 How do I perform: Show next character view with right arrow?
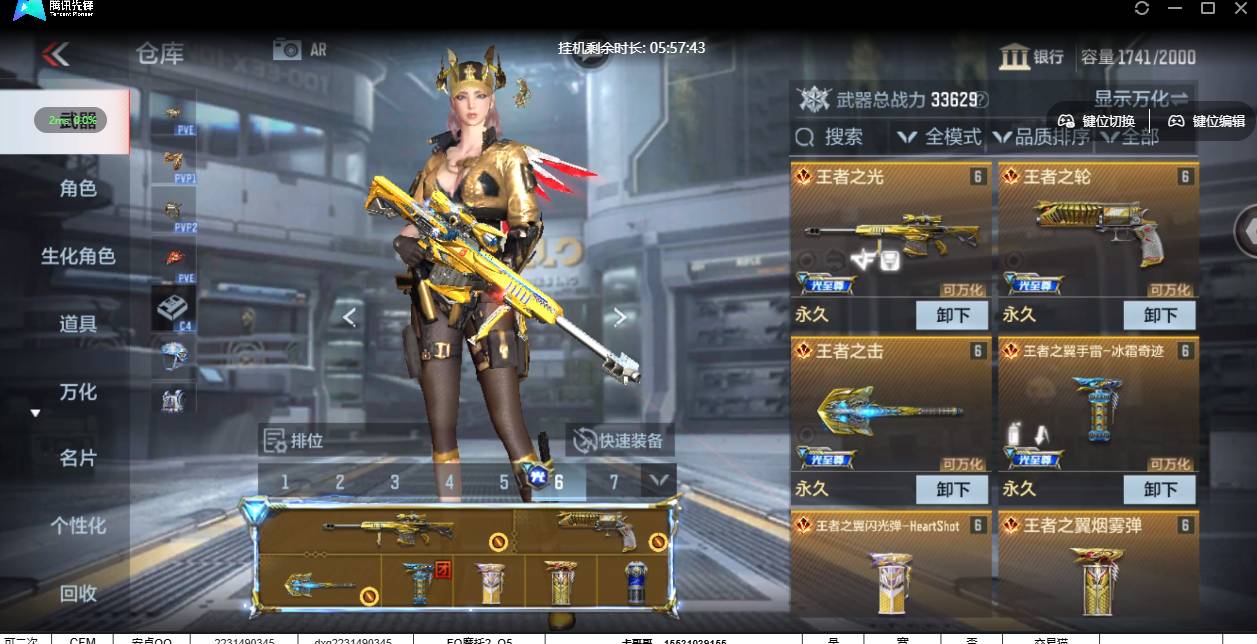pyautogui.click(x=620, y=317)
